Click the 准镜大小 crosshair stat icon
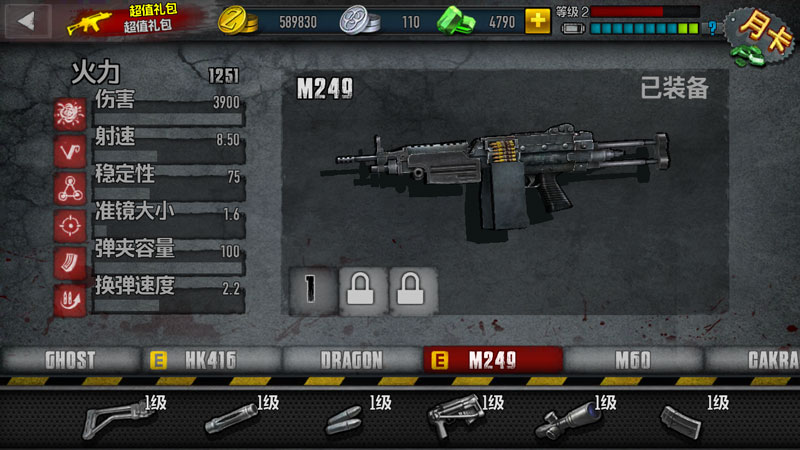Viewport: 800px width, 450px height. pyautogui.click(x=70, y=225)
